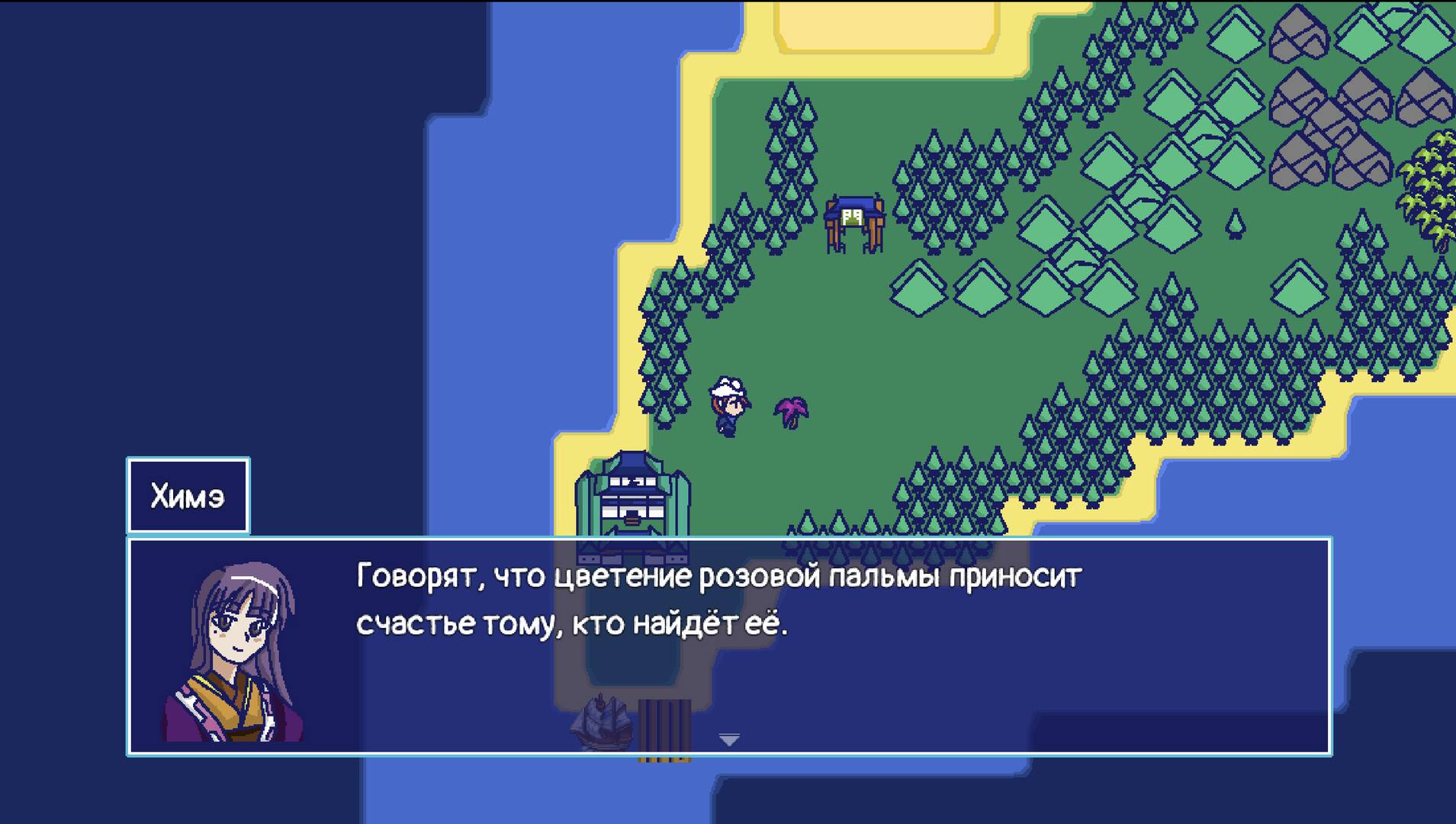Image resolution: width=1456 pixels, height=824 pixels.
Task: Select the castle building near the coast
Action: [633, 496]
